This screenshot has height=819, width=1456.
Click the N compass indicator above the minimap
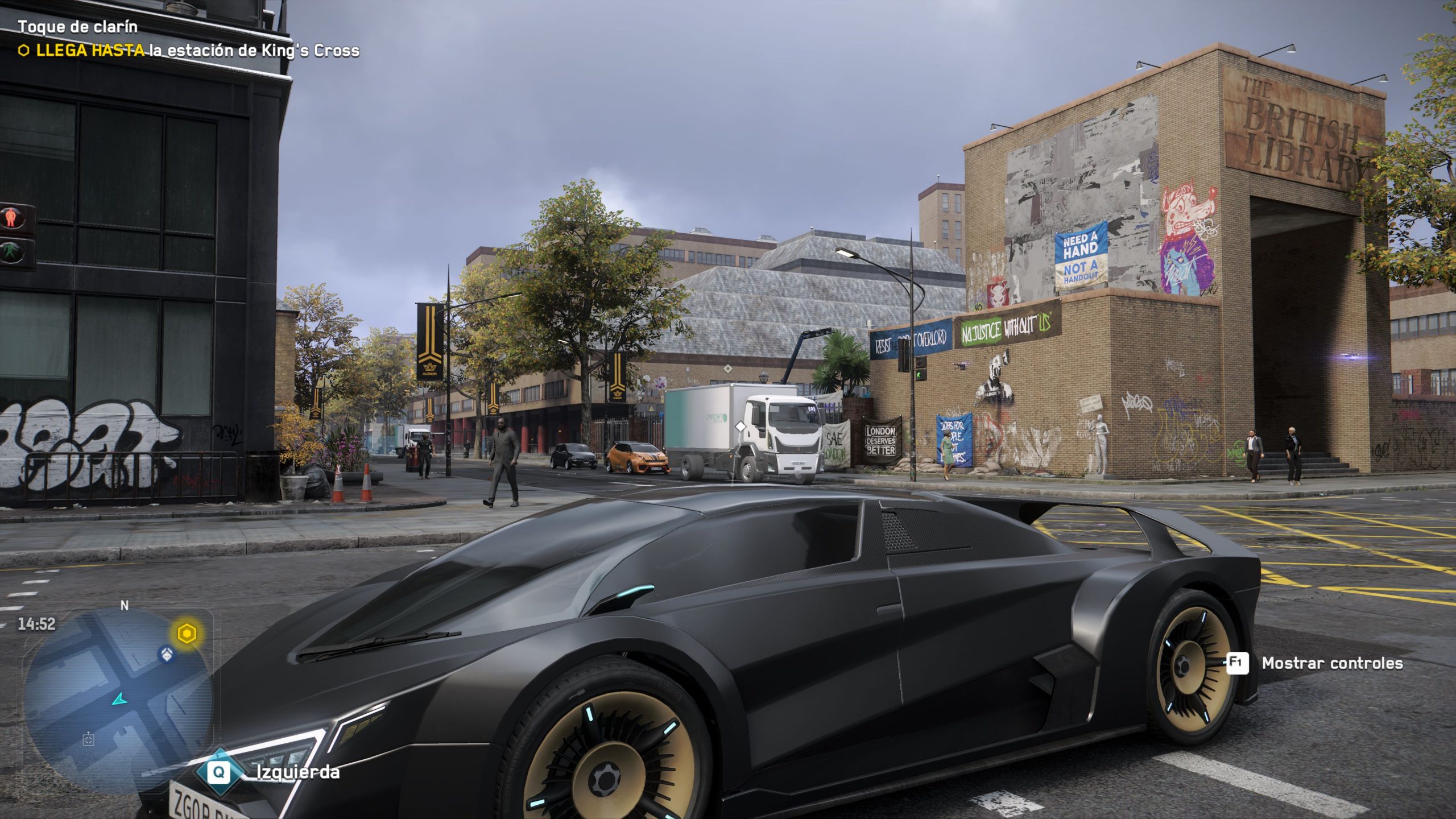click(124, 606)
